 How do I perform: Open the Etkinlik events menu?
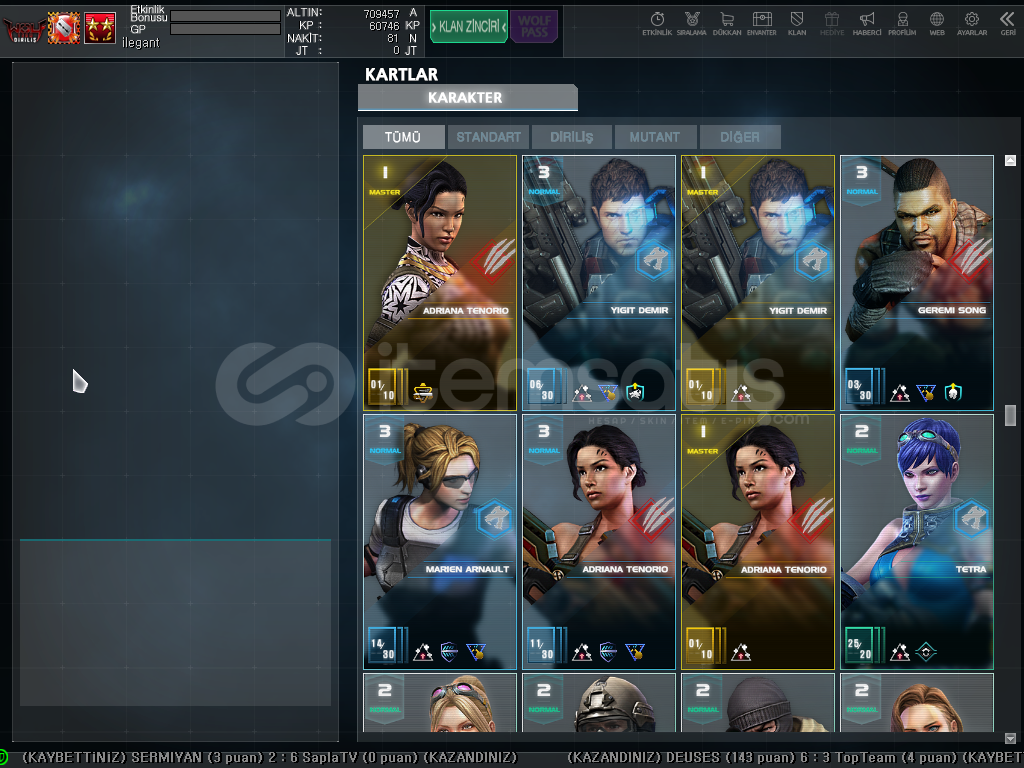click(657, 24)
